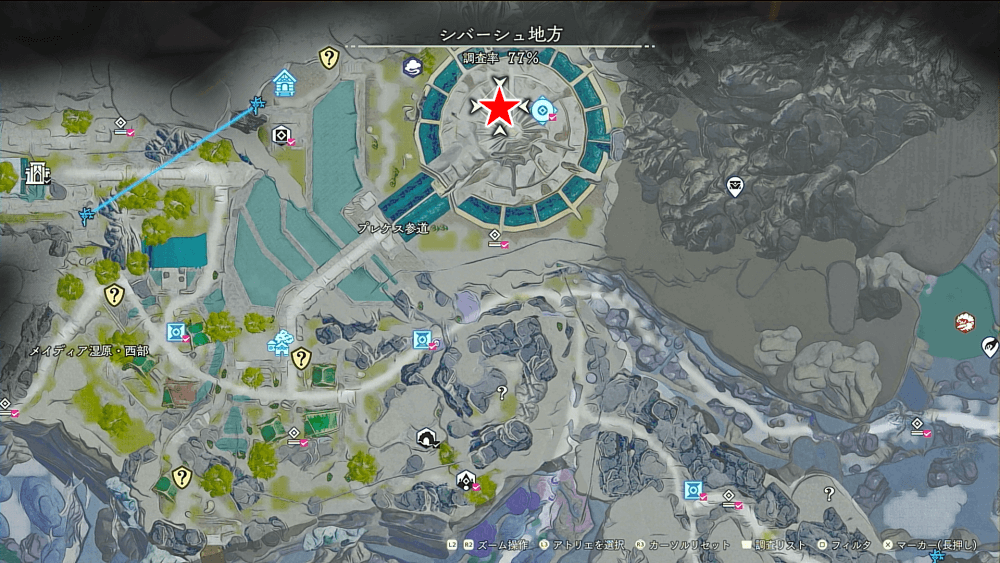Pick the black cave entrance marker

click(427, 438)
